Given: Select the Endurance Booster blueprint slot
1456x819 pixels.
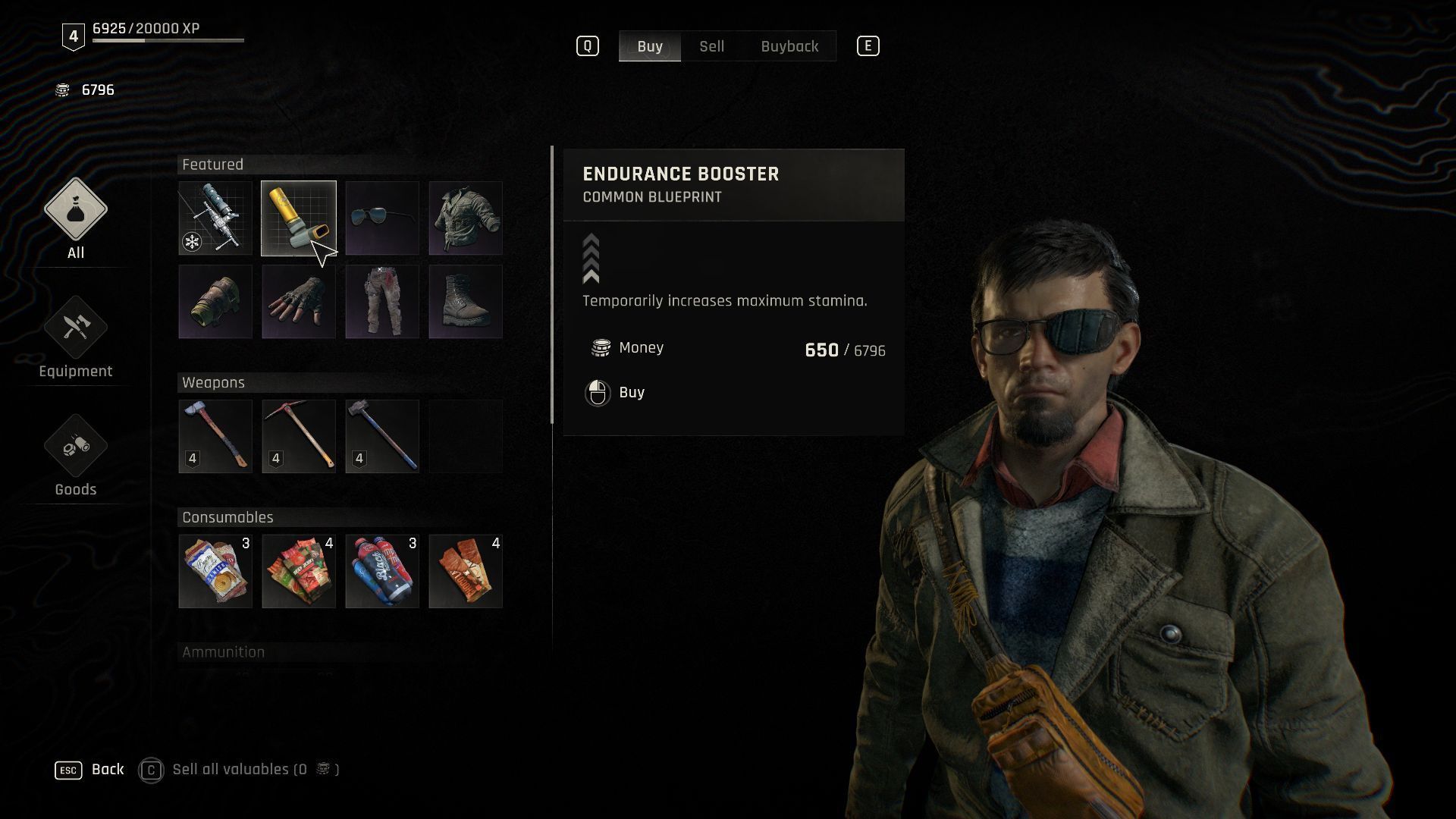Looking at the screenshot, I should tap(298, 218).
